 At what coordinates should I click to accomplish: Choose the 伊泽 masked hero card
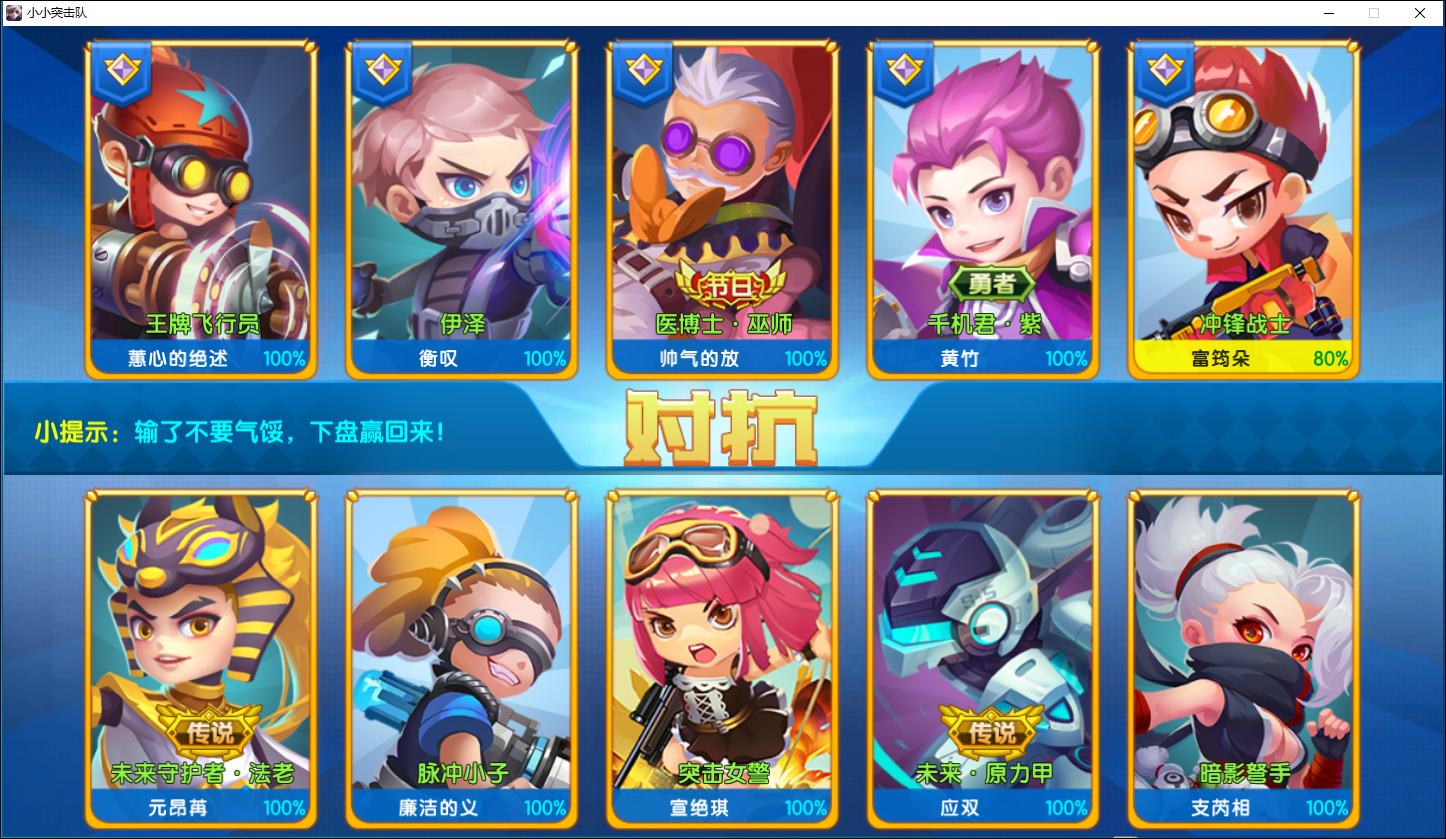pos(461,210)
